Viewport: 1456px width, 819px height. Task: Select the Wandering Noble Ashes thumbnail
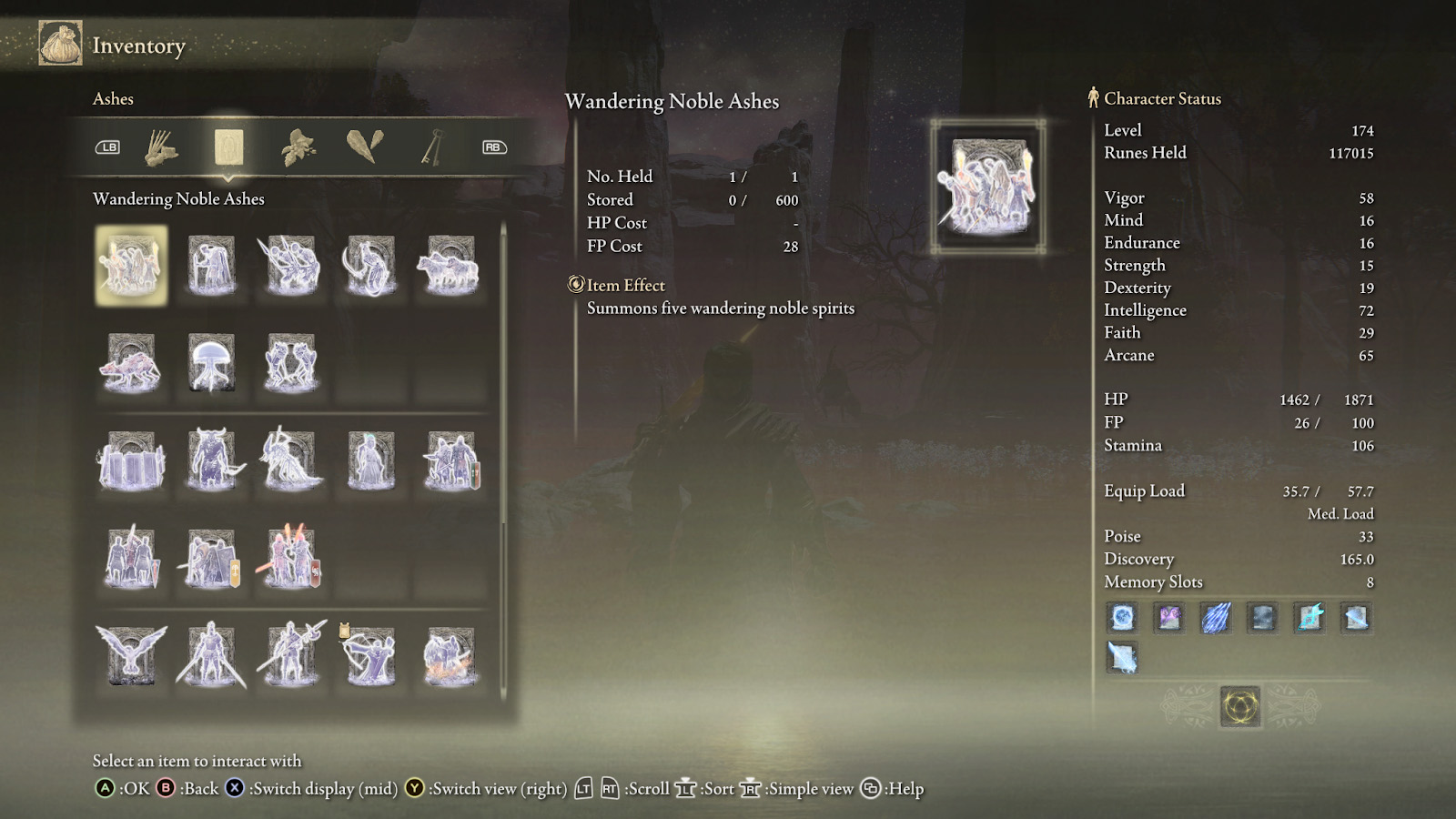tap(131, 265)
